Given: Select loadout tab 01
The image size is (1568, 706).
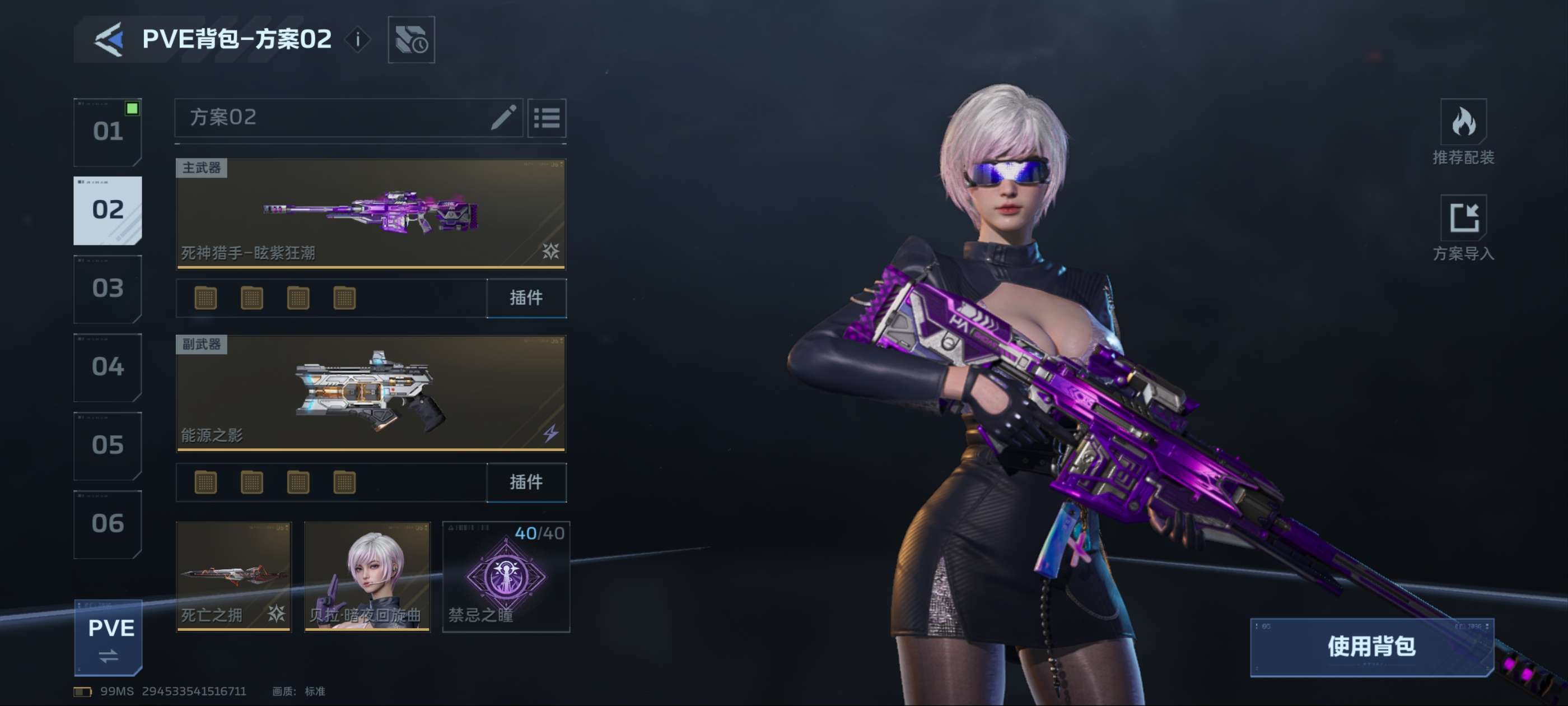Looking at the screenshot, I should (108, 132).
